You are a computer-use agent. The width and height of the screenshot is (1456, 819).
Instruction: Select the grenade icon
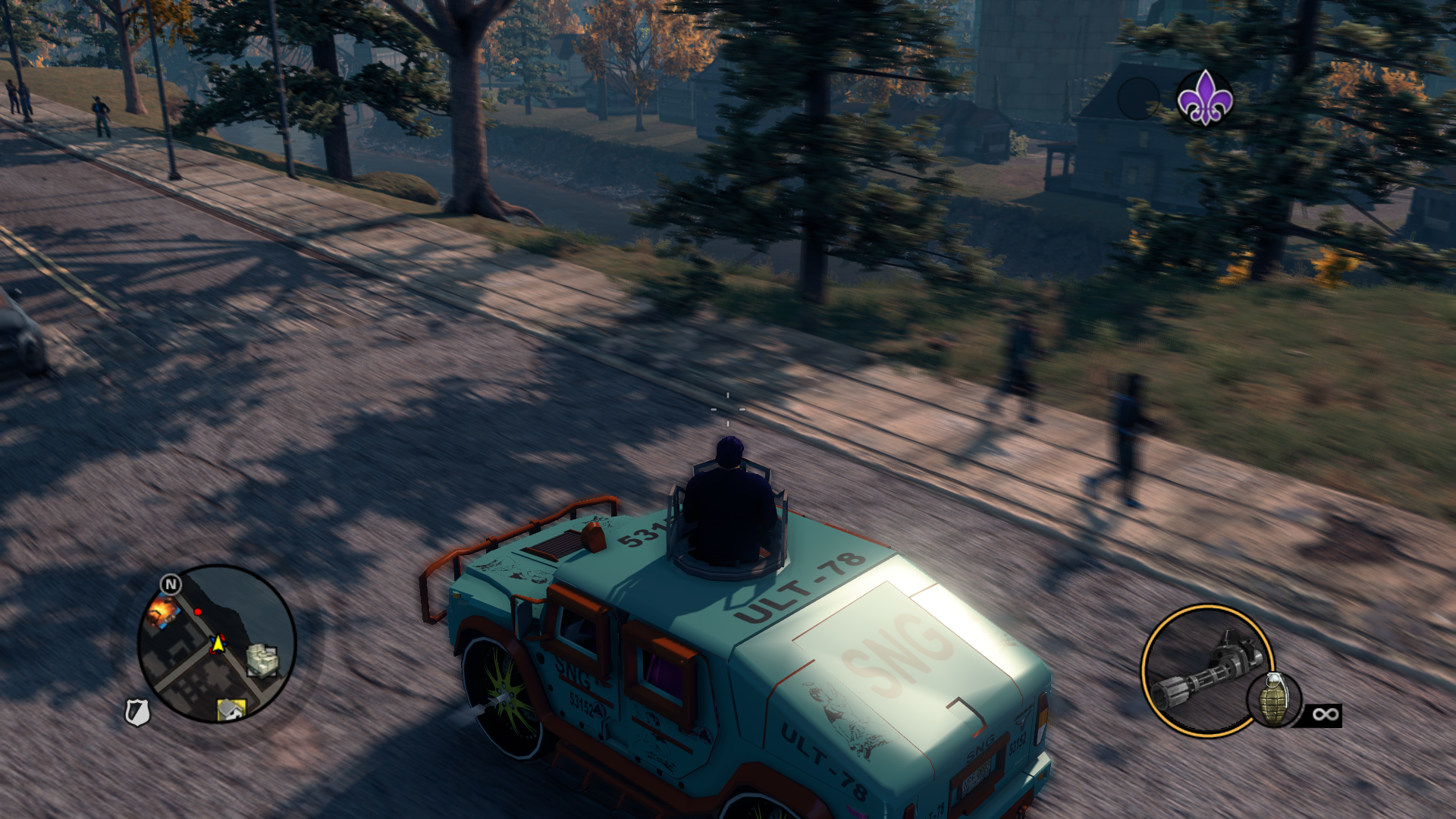(x=1274, y=700)
